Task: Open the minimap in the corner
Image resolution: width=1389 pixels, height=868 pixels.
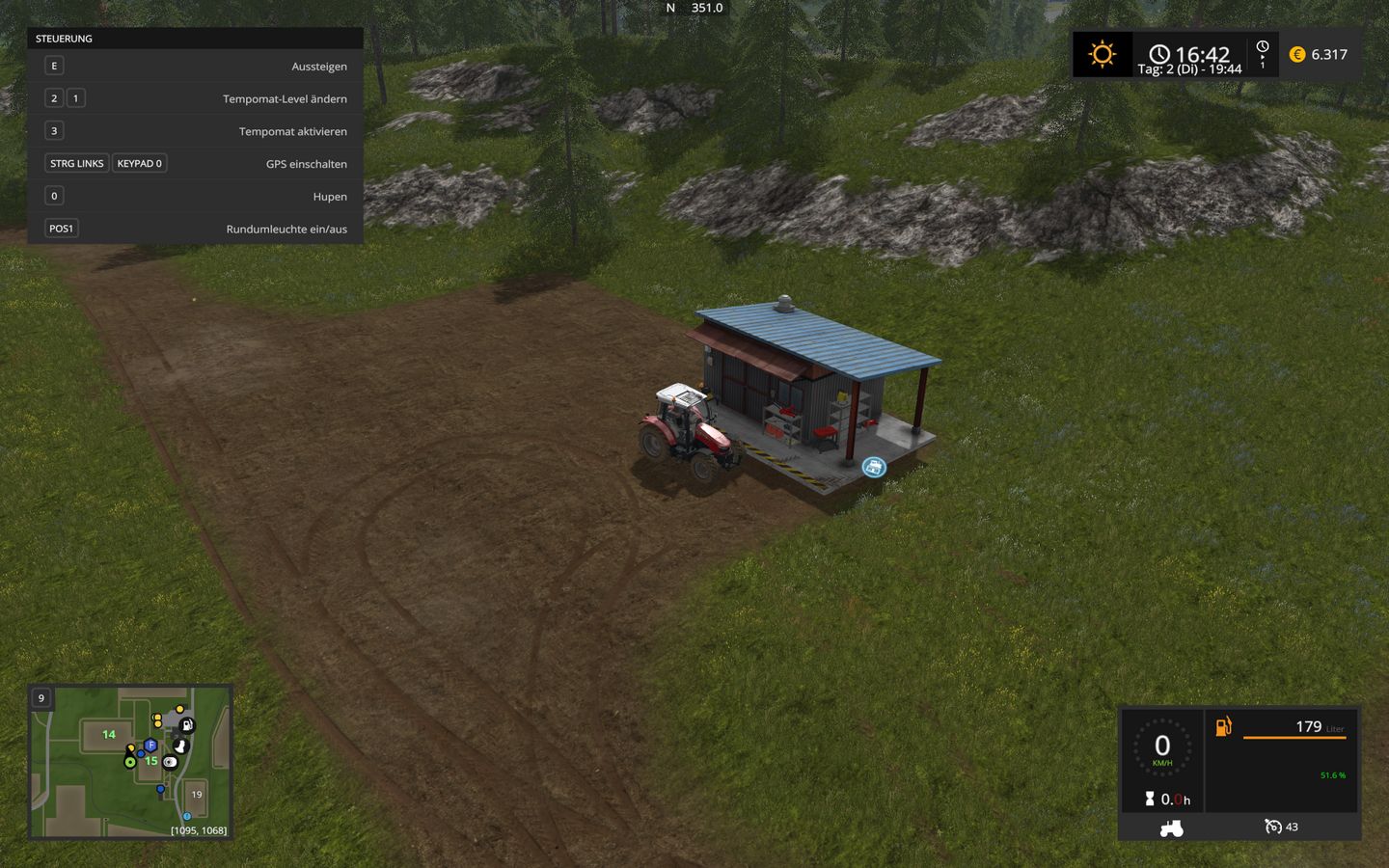Action: point(131,762)
